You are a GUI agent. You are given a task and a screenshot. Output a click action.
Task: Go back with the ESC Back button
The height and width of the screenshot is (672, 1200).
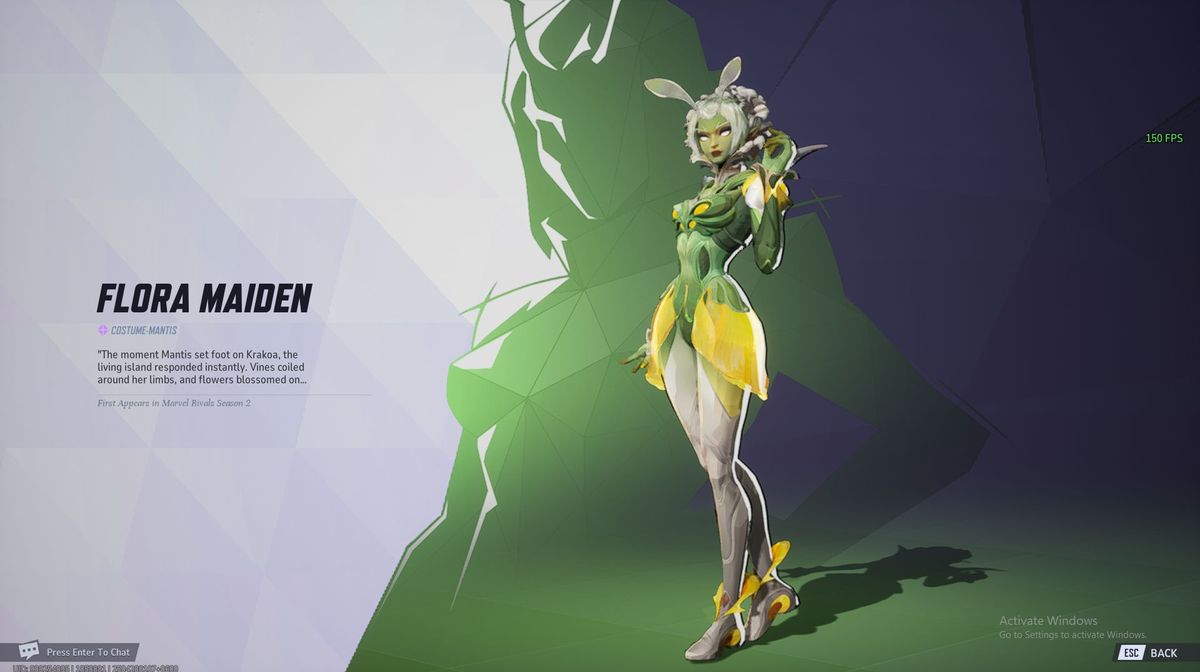pos(1150,652)
